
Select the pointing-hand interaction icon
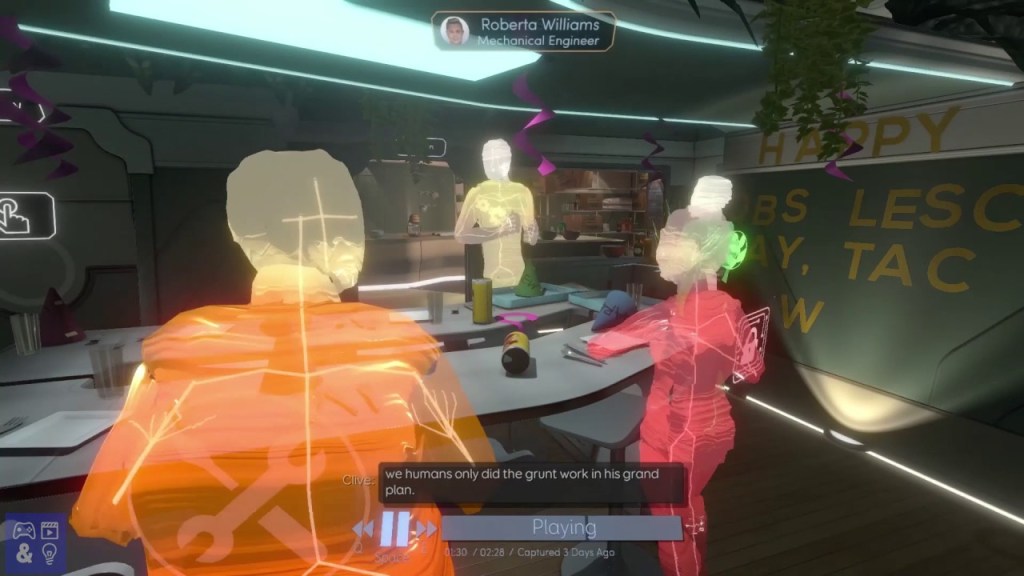click(23, 214)
